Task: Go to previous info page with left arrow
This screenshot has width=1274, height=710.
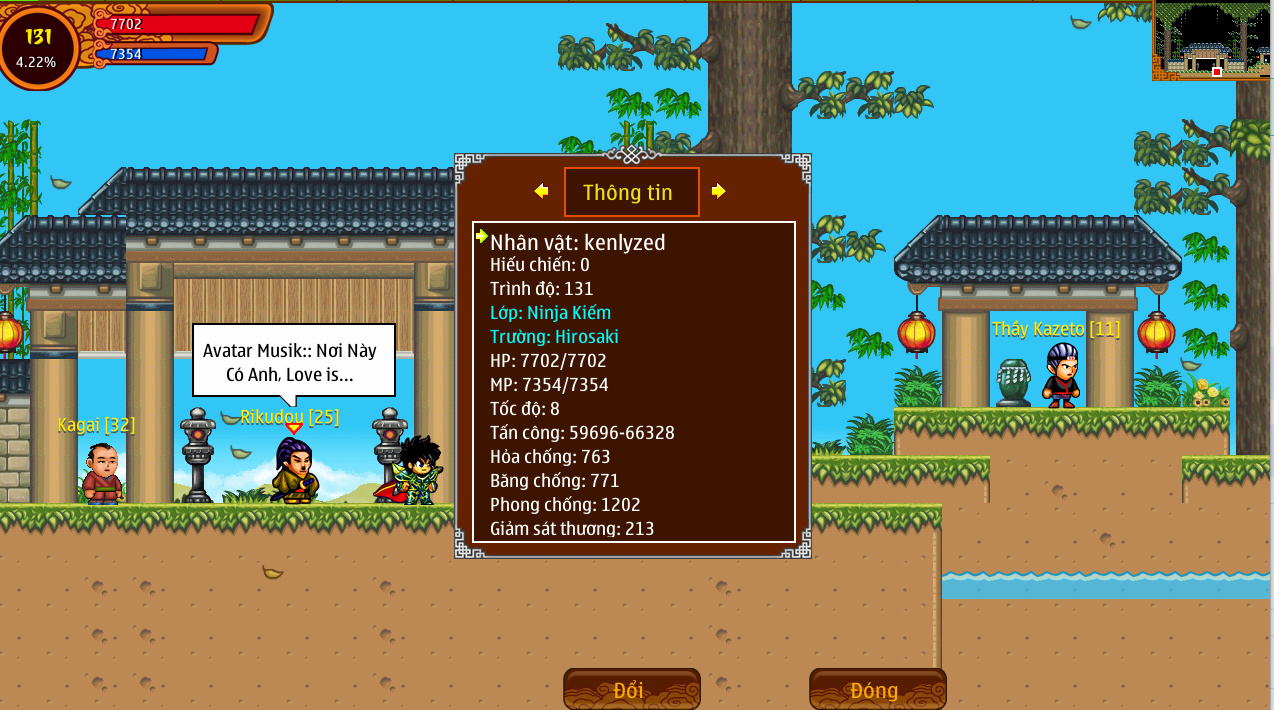Action: point(541,191)
